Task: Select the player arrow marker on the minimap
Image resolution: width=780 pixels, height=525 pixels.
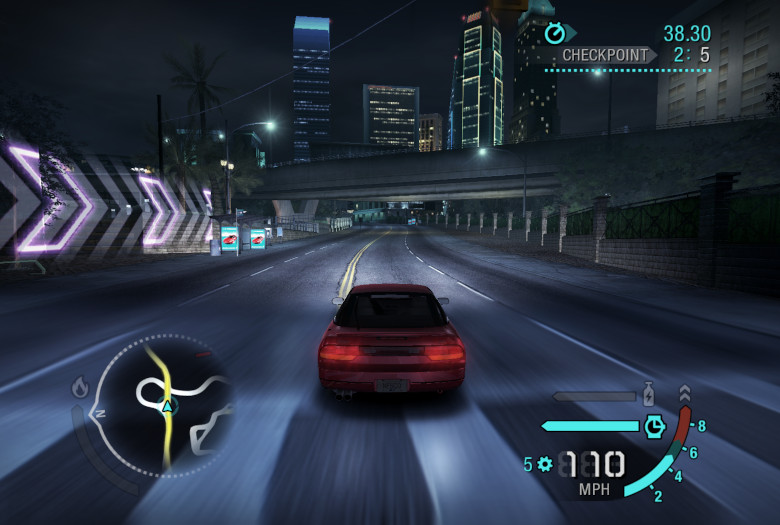Action: [x=167, y=406]
